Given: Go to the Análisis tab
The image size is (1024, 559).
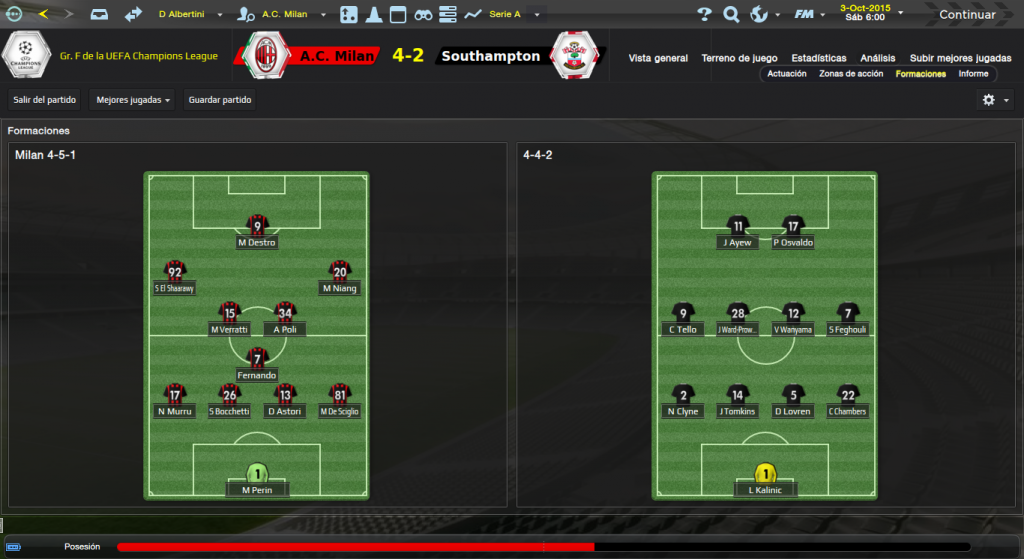Looking at the screenshot, I should coord(877,58).
